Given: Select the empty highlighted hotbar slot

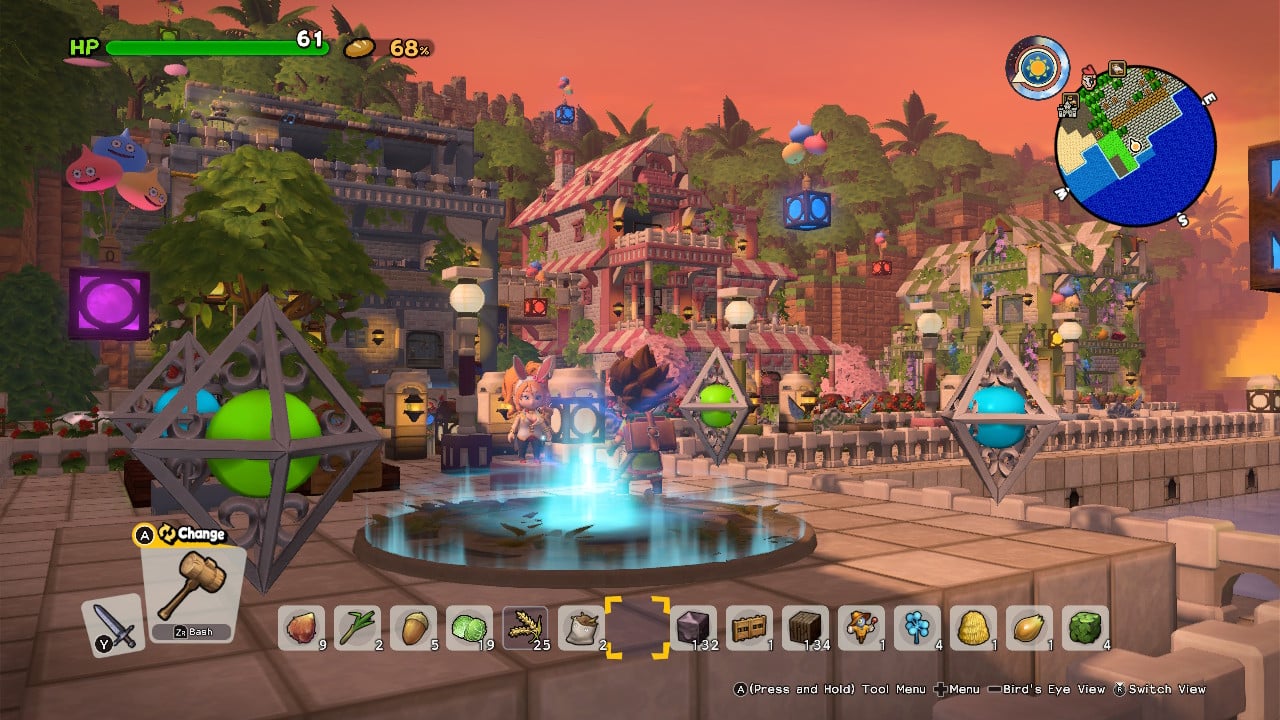Looking at the screenshot, I should 637,628.
